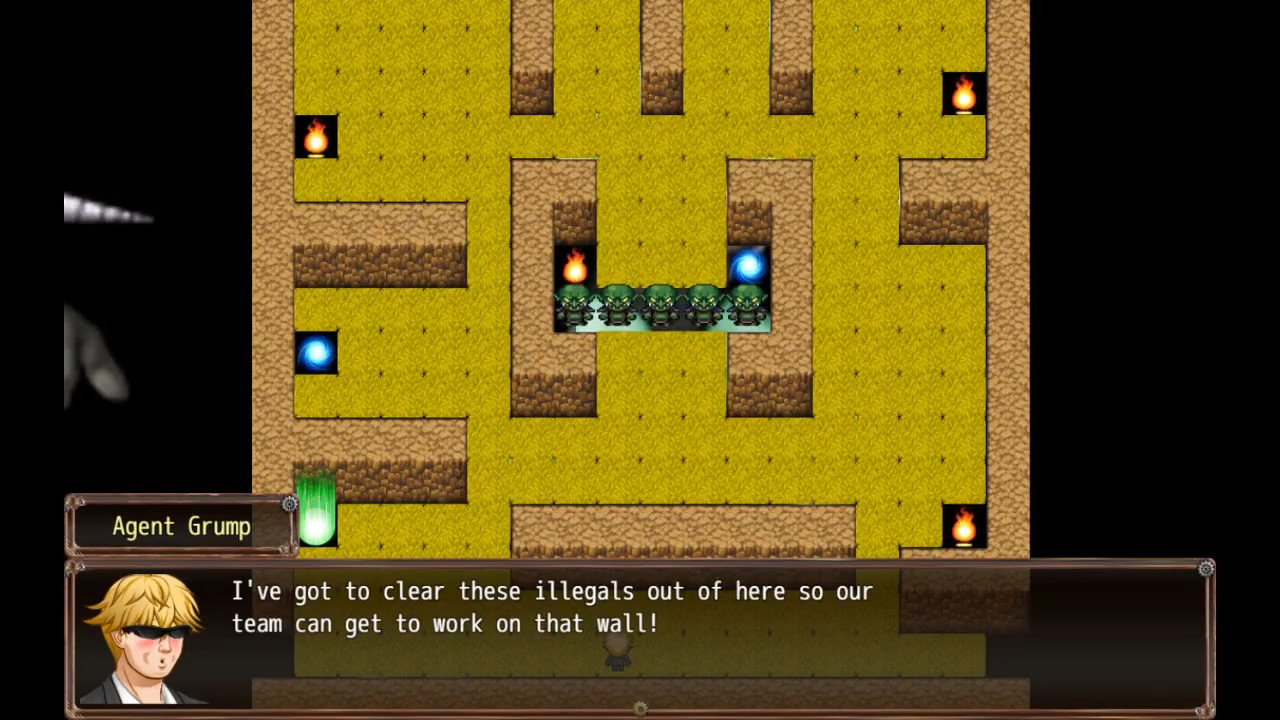Select the rightmost green soldier sprite
Image resolution: width=1280 pixels, height=720 pixels.
[x=745, y=305]
